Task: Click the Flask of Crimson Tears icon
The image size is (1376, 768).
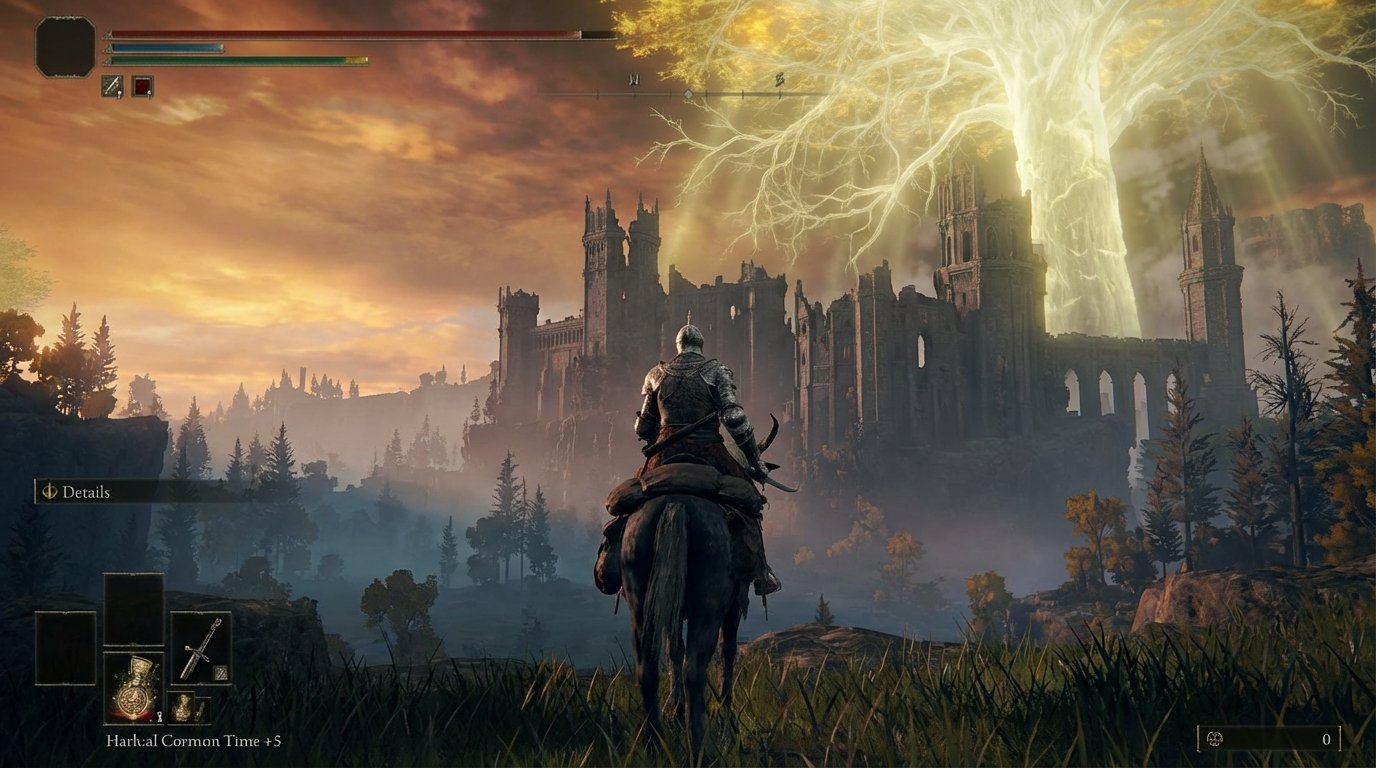Action: (x=136, y=690)
